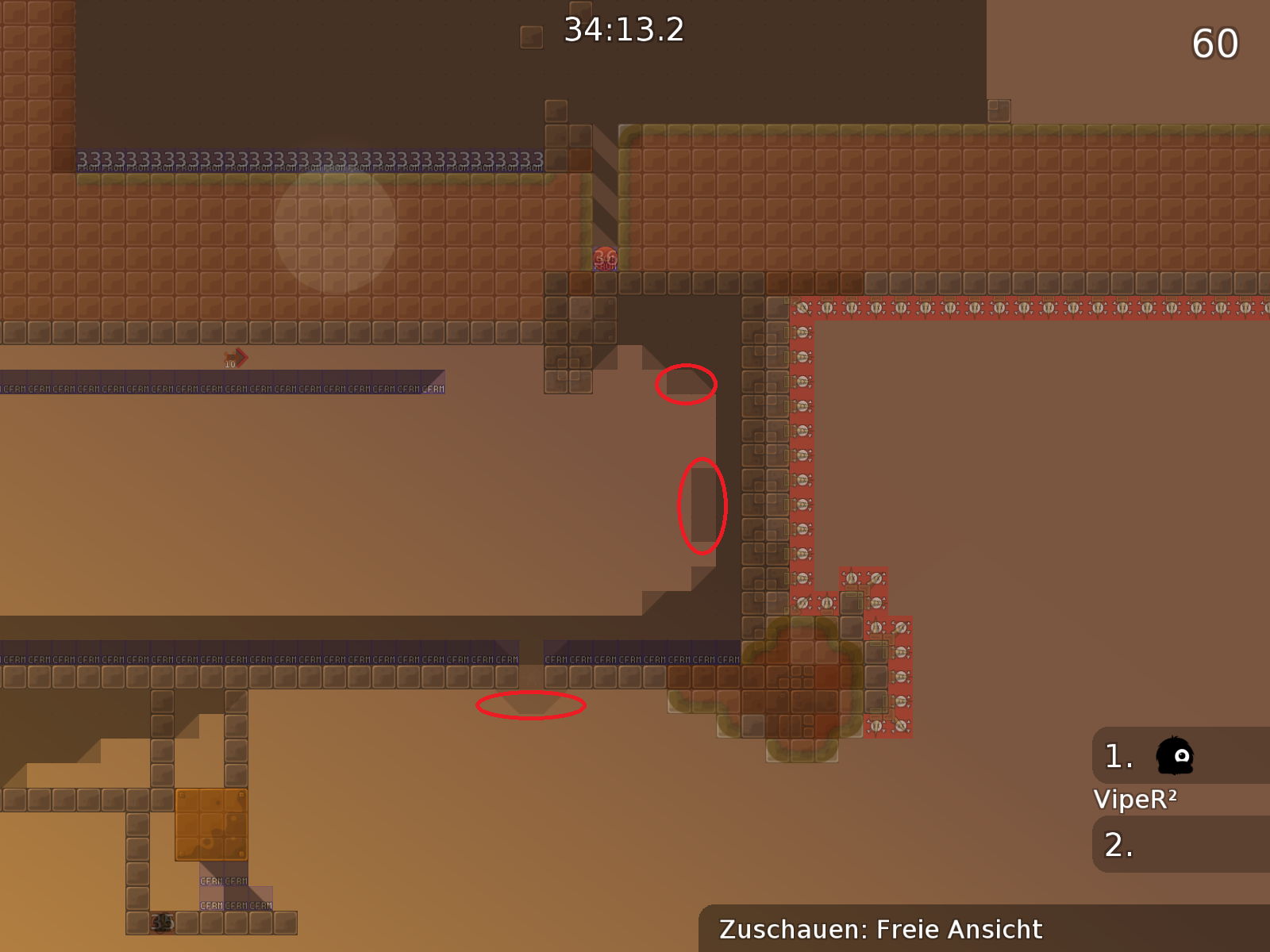The width and height of the screenshot is (1270, 952).
Task: Toggle the tall red ellipse annotation
Action: [702, 505]
